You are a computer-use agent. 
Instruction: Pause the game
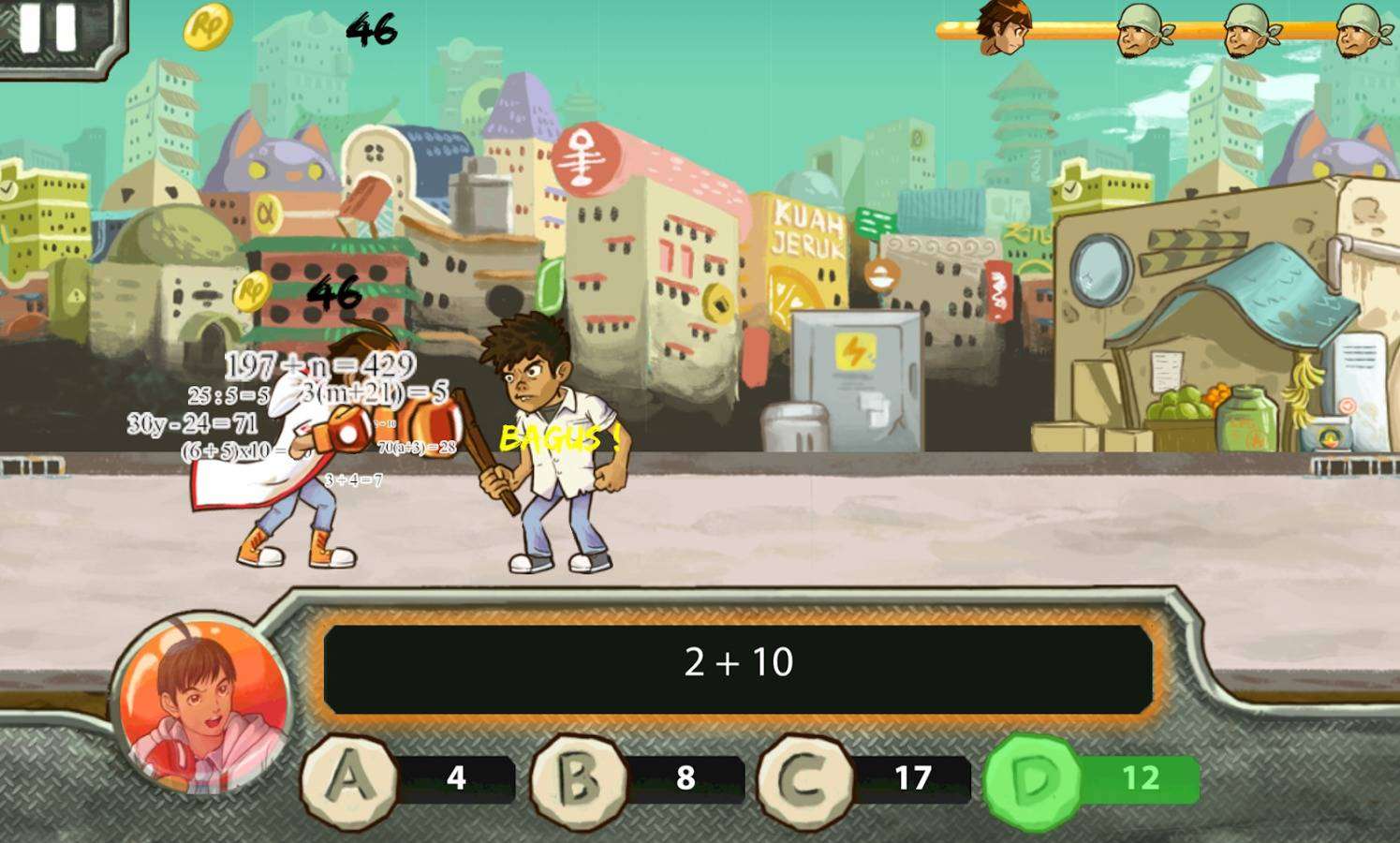coord(49,28)
